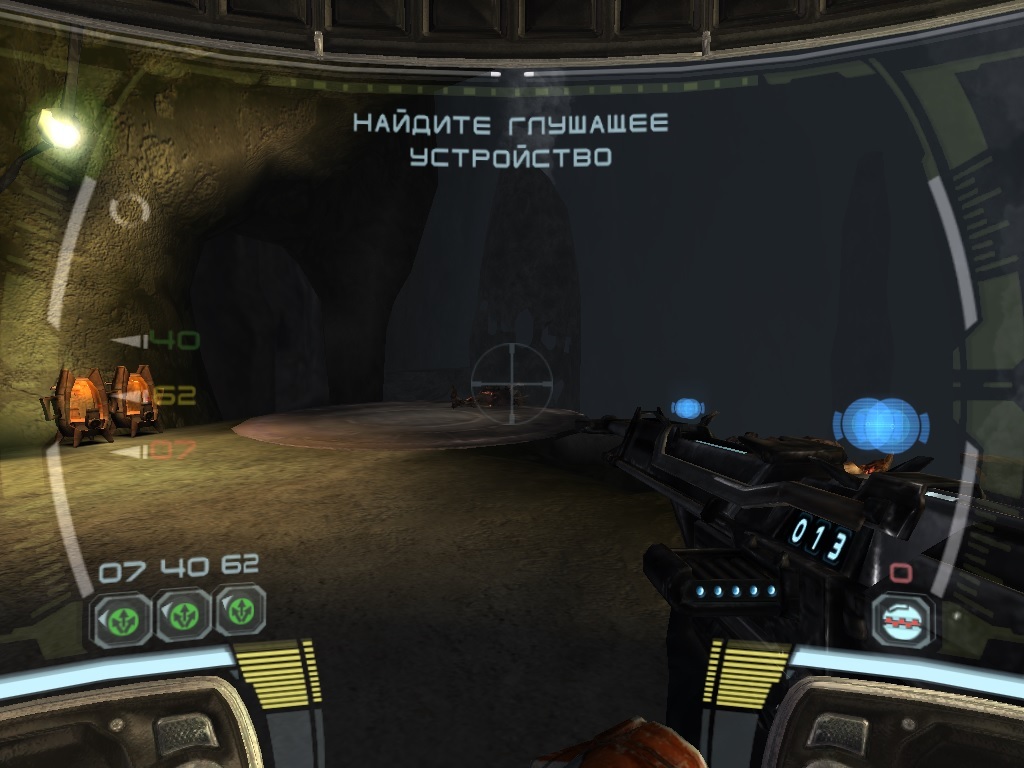Select the squad member 40 status icon

click(x=182, y=615)
